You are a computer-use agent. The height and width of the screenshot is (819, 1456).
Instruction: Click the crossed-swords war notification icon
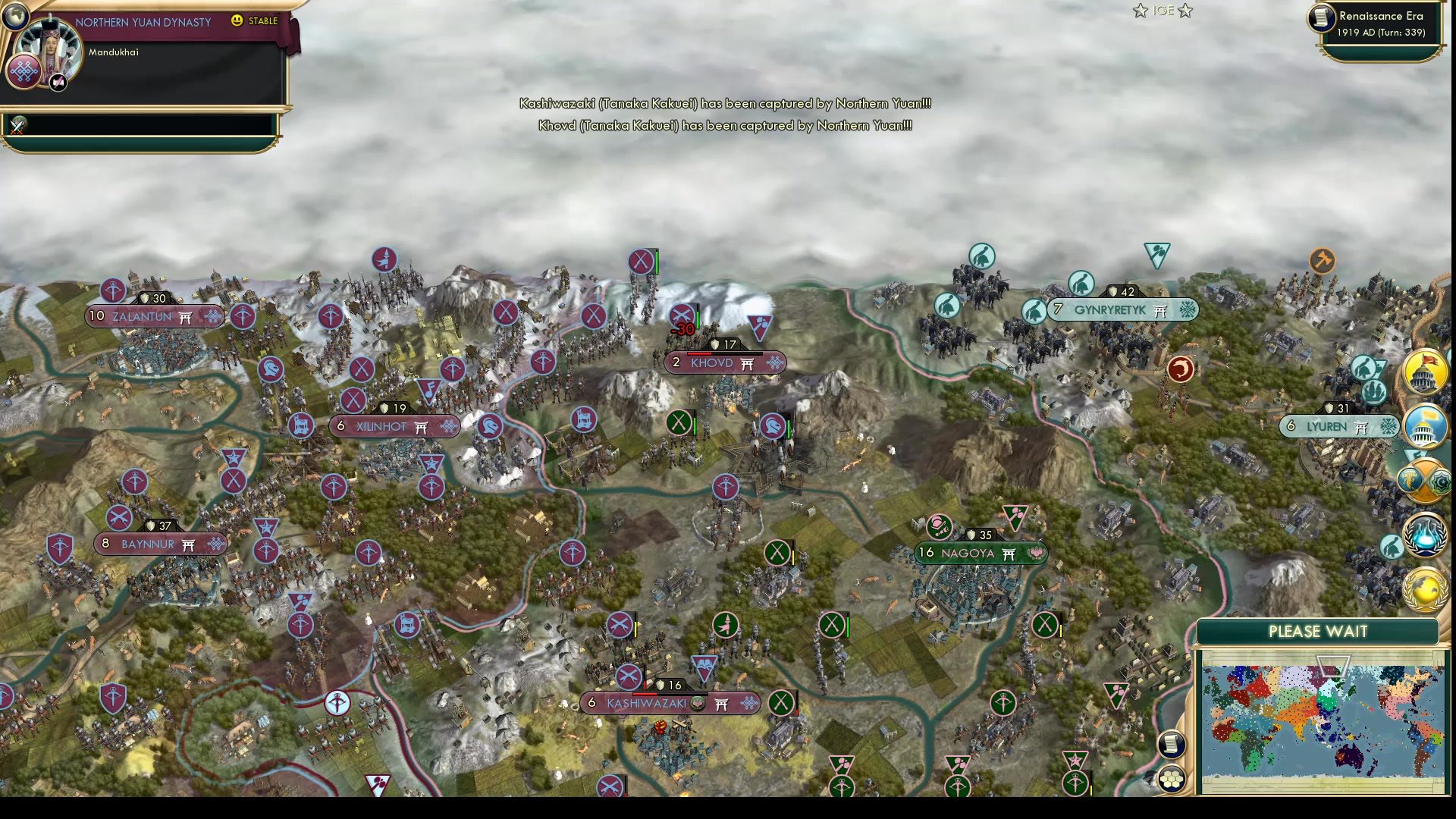17,127
